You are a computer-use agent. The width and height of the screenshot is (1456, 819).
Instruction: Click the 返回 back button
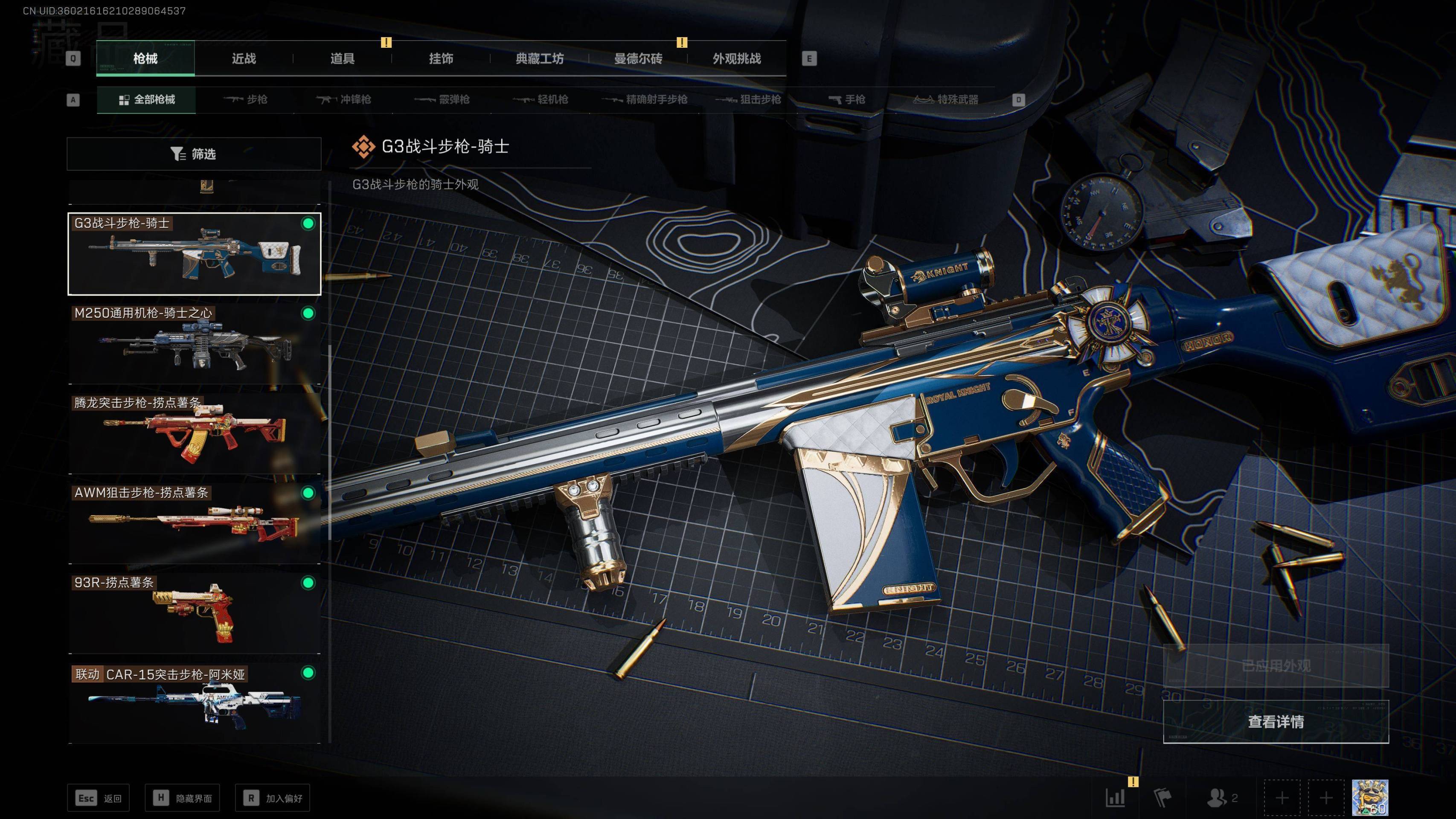tap(99, 798)
